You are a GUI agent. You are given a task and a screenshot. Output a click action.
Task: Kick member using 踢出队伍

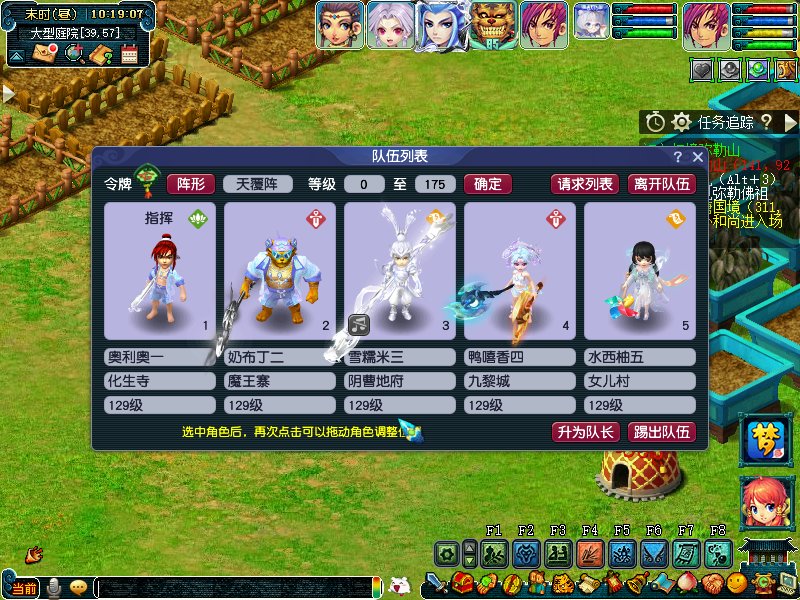[661, 432]
